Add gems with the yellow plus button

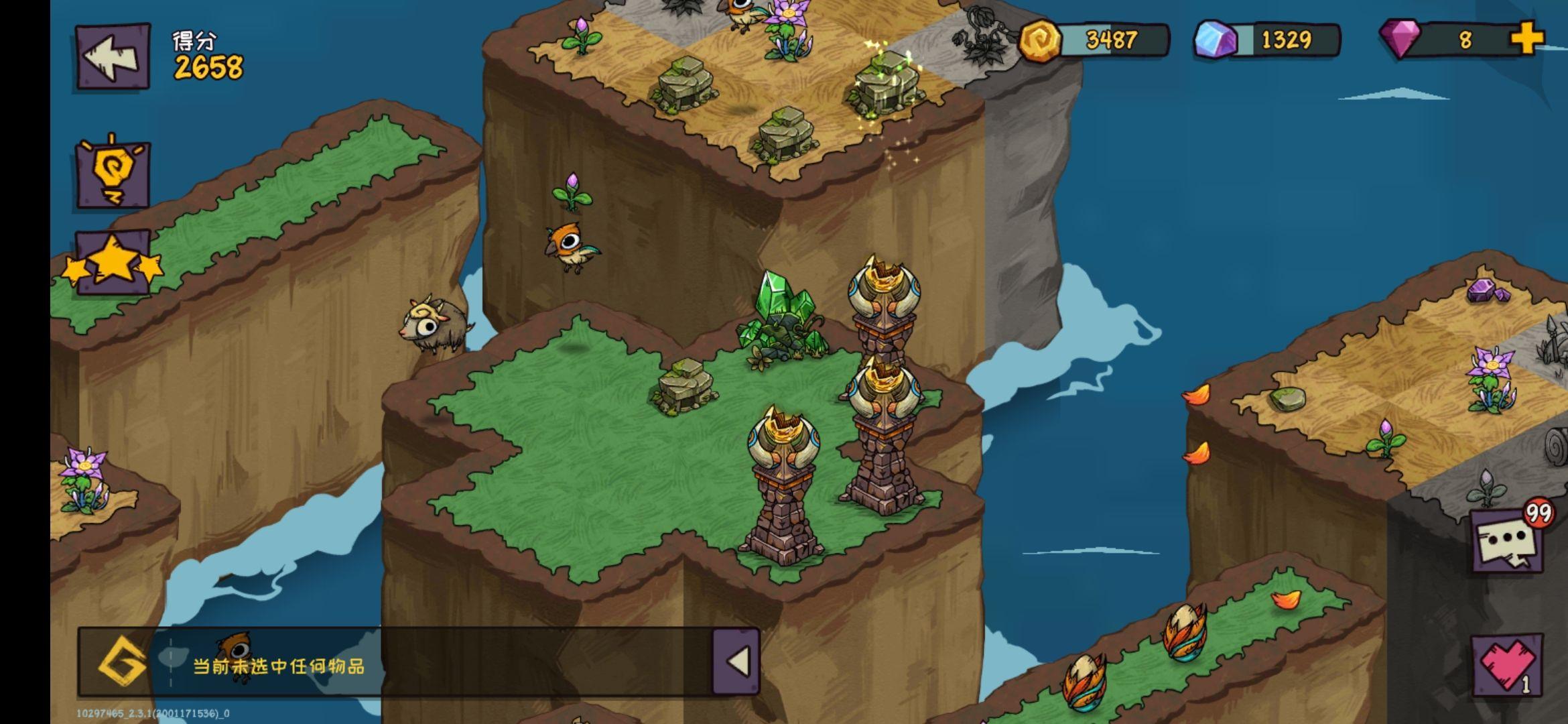[x=1526, y=39]
